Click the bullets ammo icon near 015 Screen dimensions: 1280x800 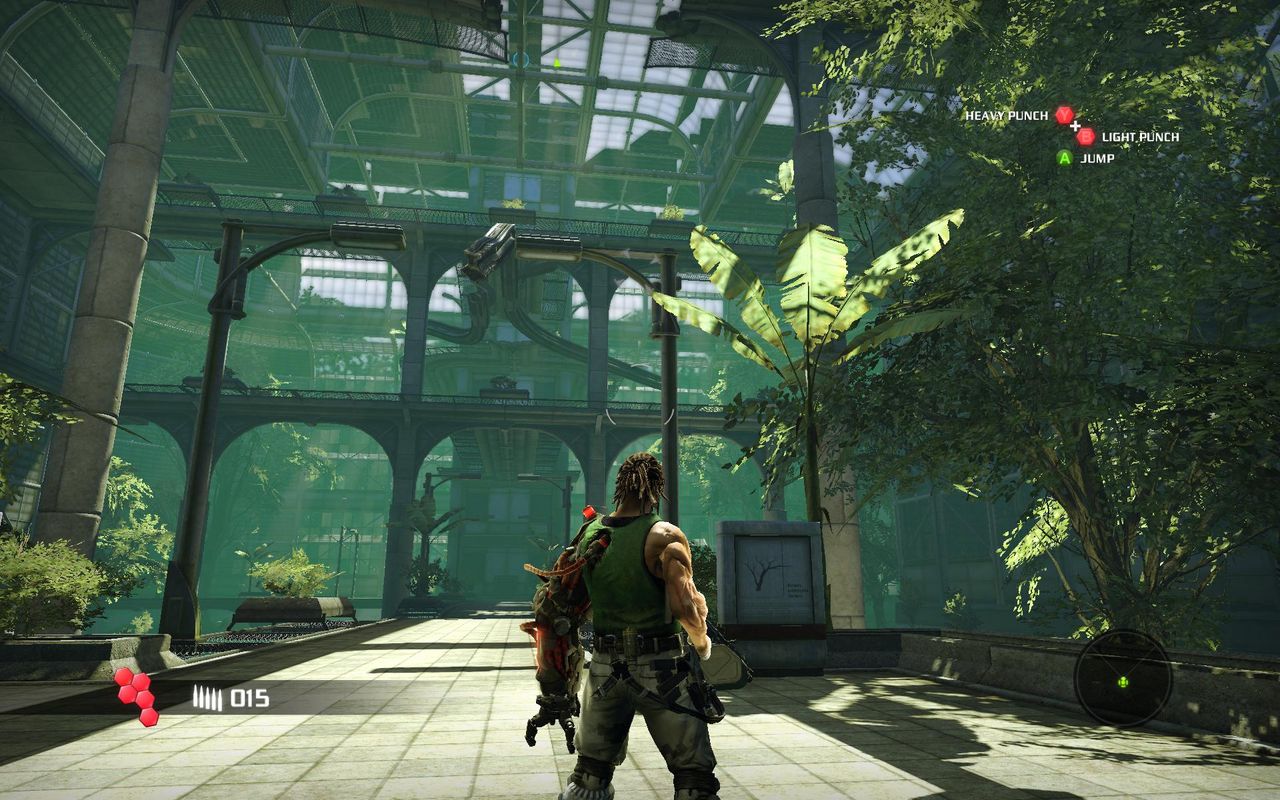[x=208, y=696]
